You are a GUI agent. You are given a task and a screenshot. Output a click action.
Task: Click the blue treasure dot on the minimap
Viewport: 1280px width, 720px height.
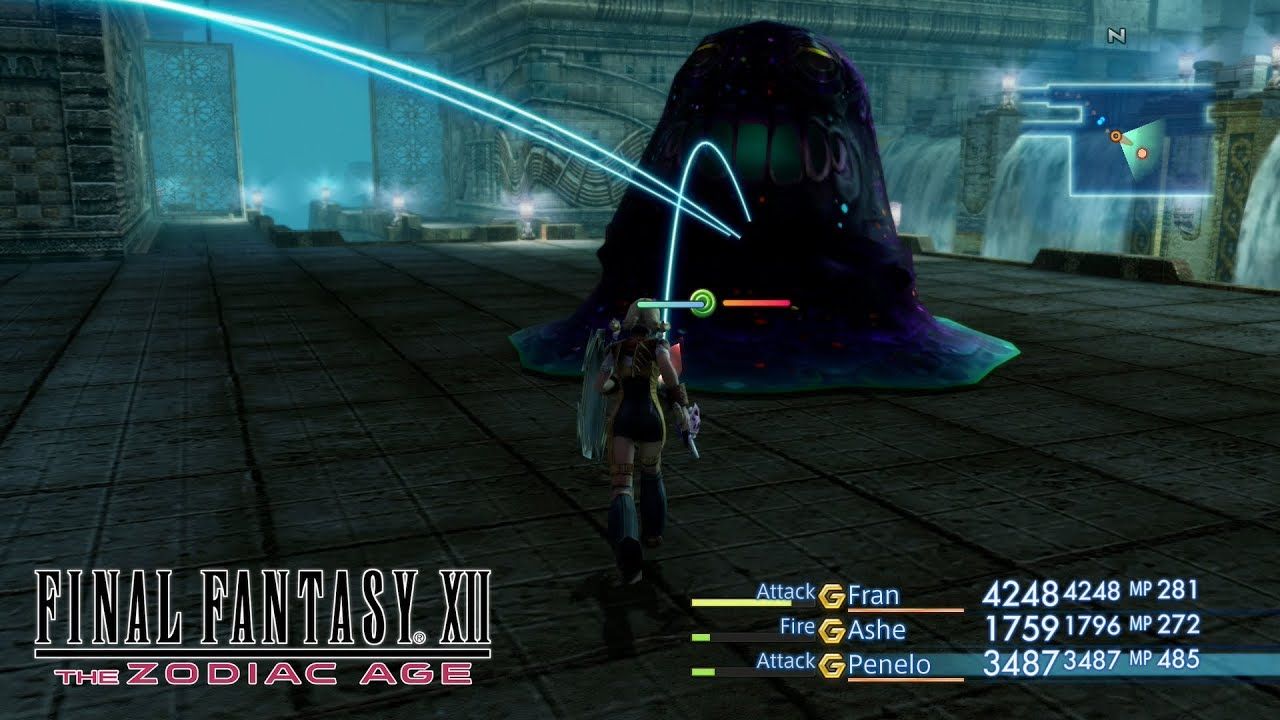point(1101,120)
